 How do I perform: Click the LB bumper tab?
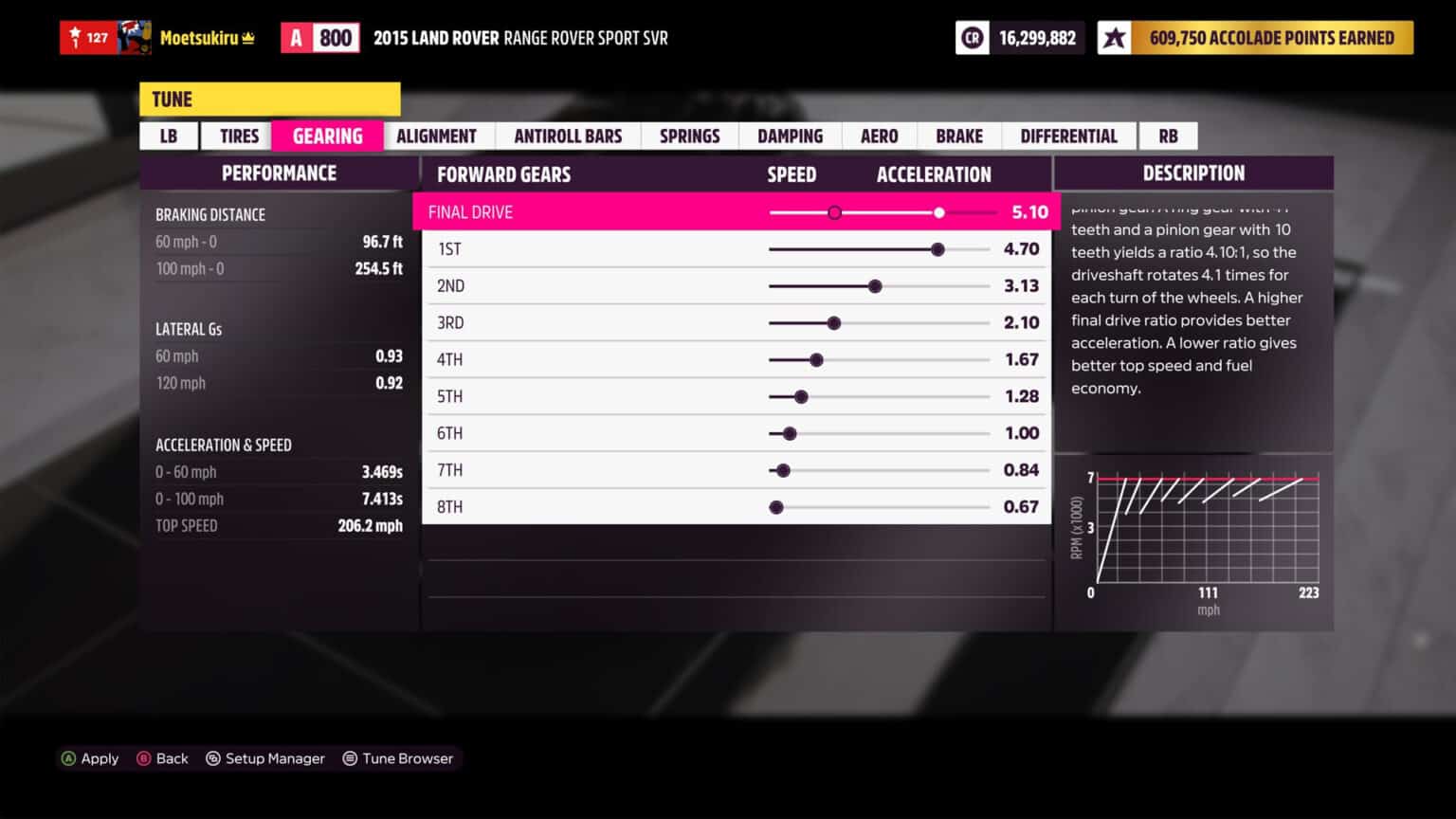click(168, 136)
